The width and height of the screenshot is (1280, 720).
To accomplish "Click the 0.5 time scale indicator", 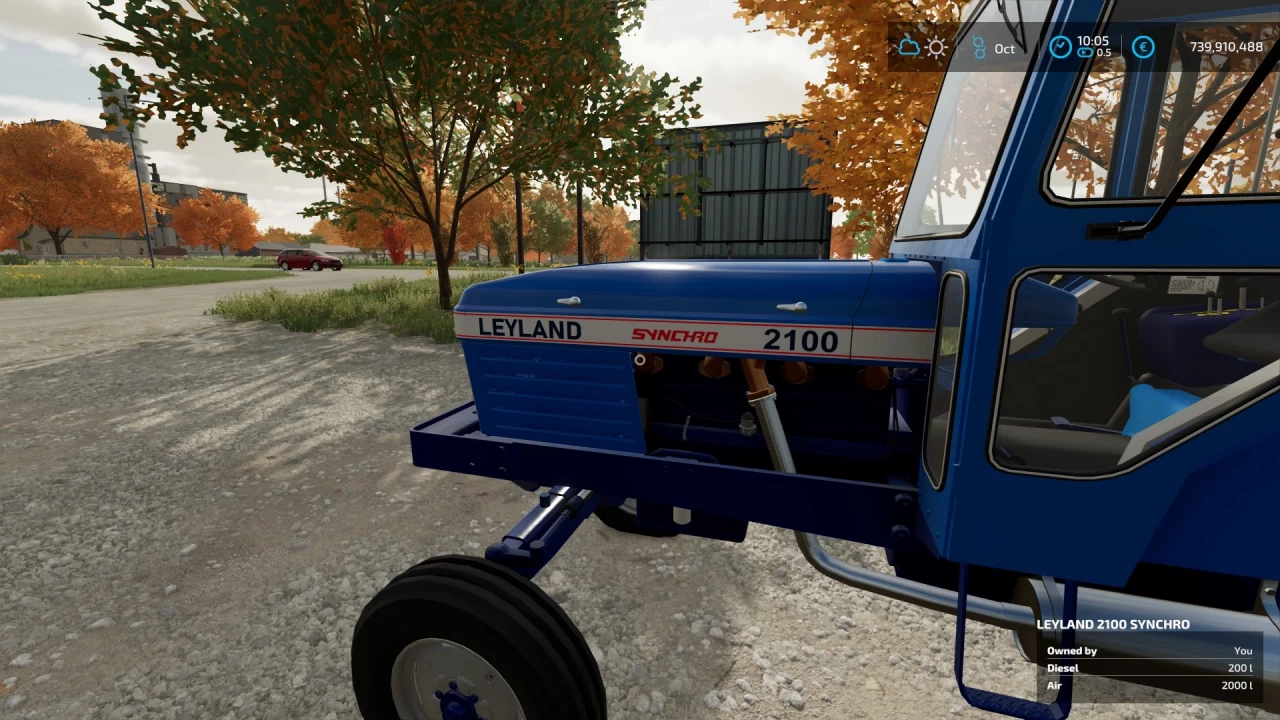I will 1103,53.
